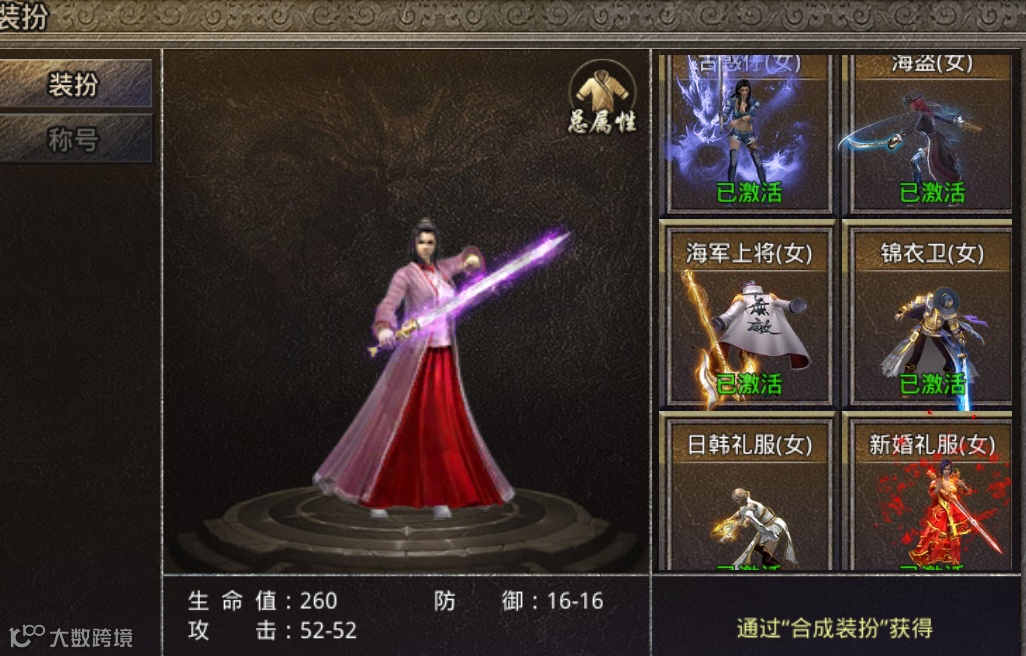Pick the 日韩礼服(女) costume

click(748, 495)
